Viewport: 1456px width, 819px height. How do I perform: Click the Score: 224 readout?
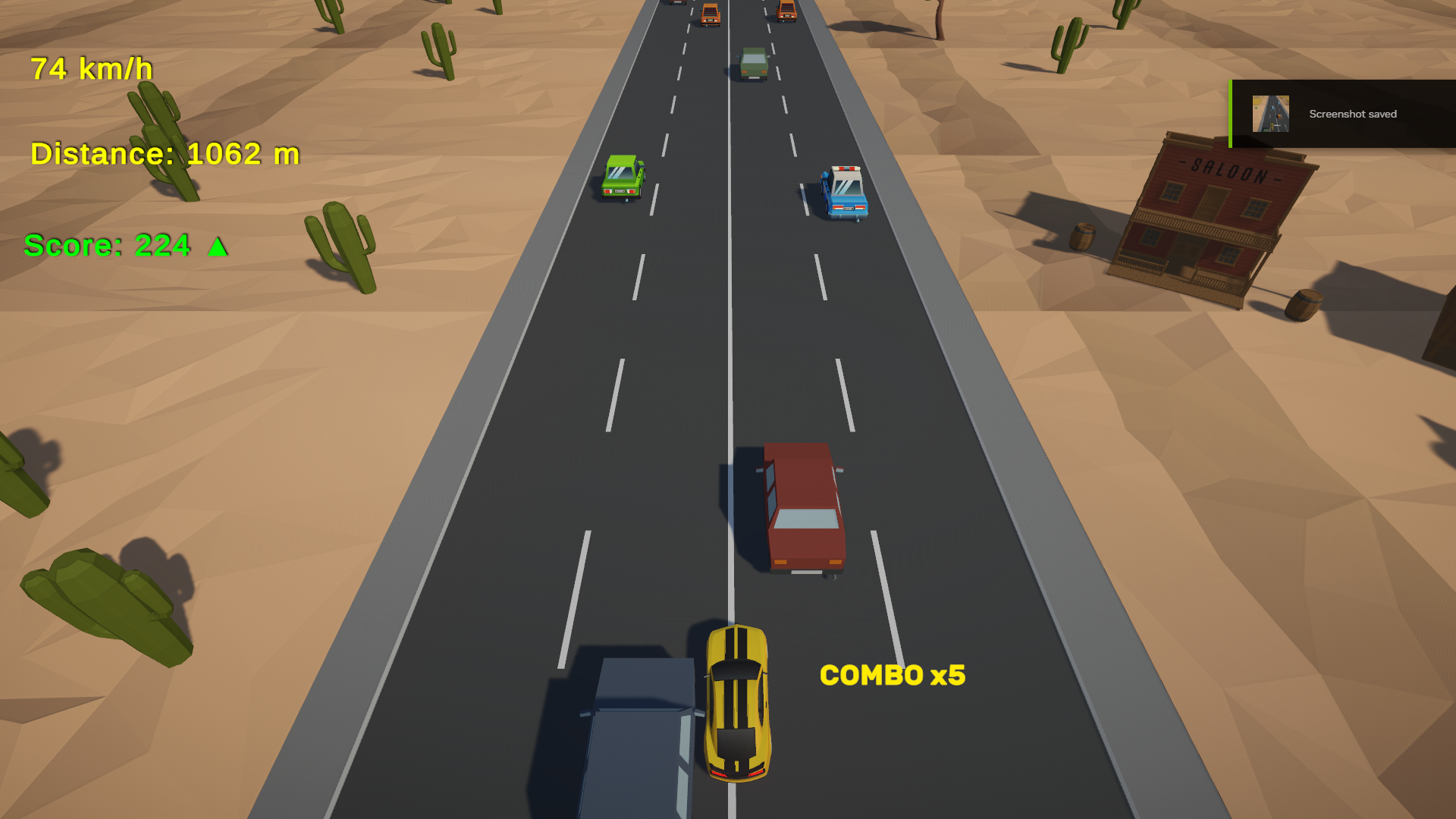tap(110, 245)
